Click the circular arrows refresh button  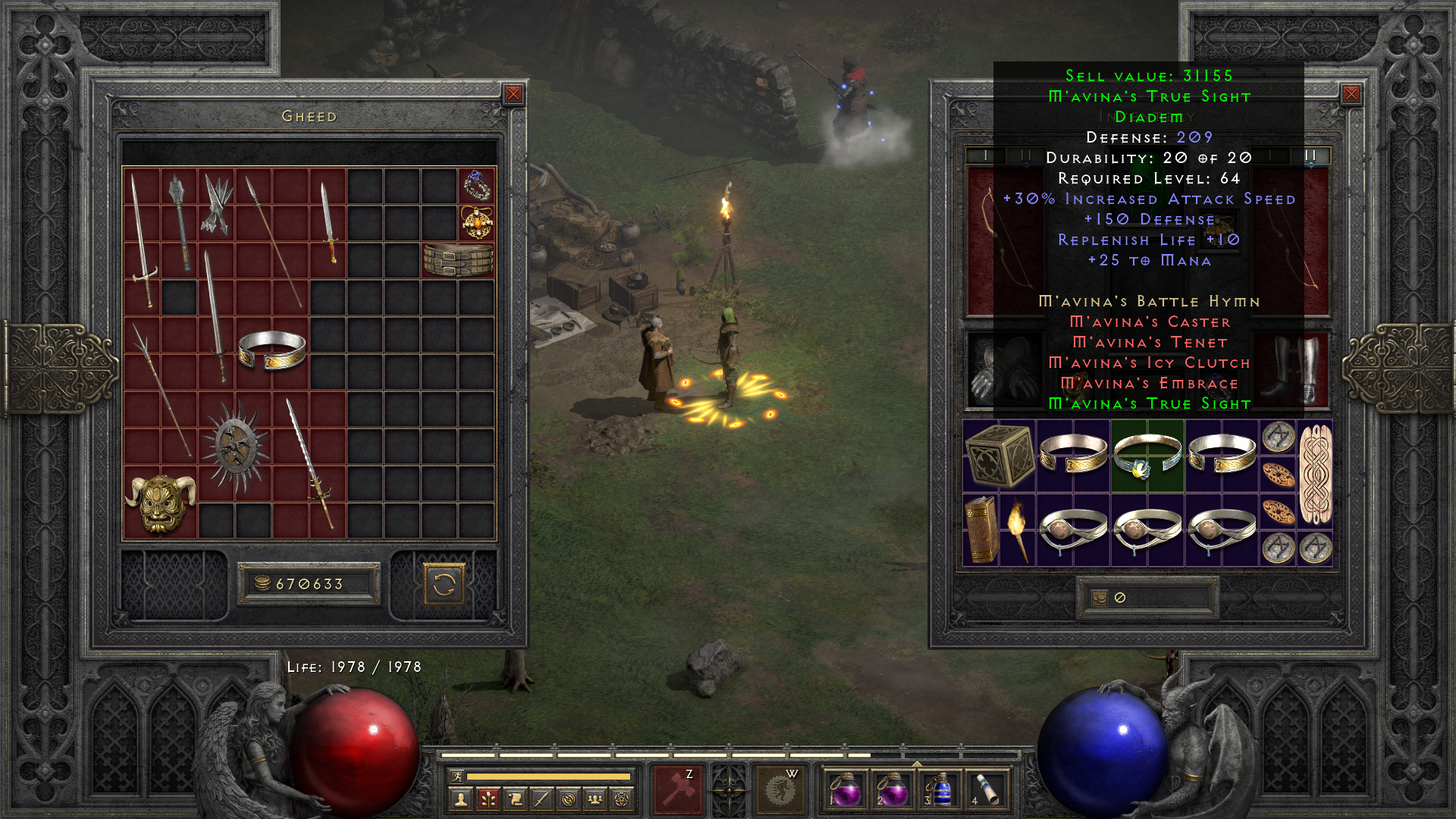coord(444,585)
